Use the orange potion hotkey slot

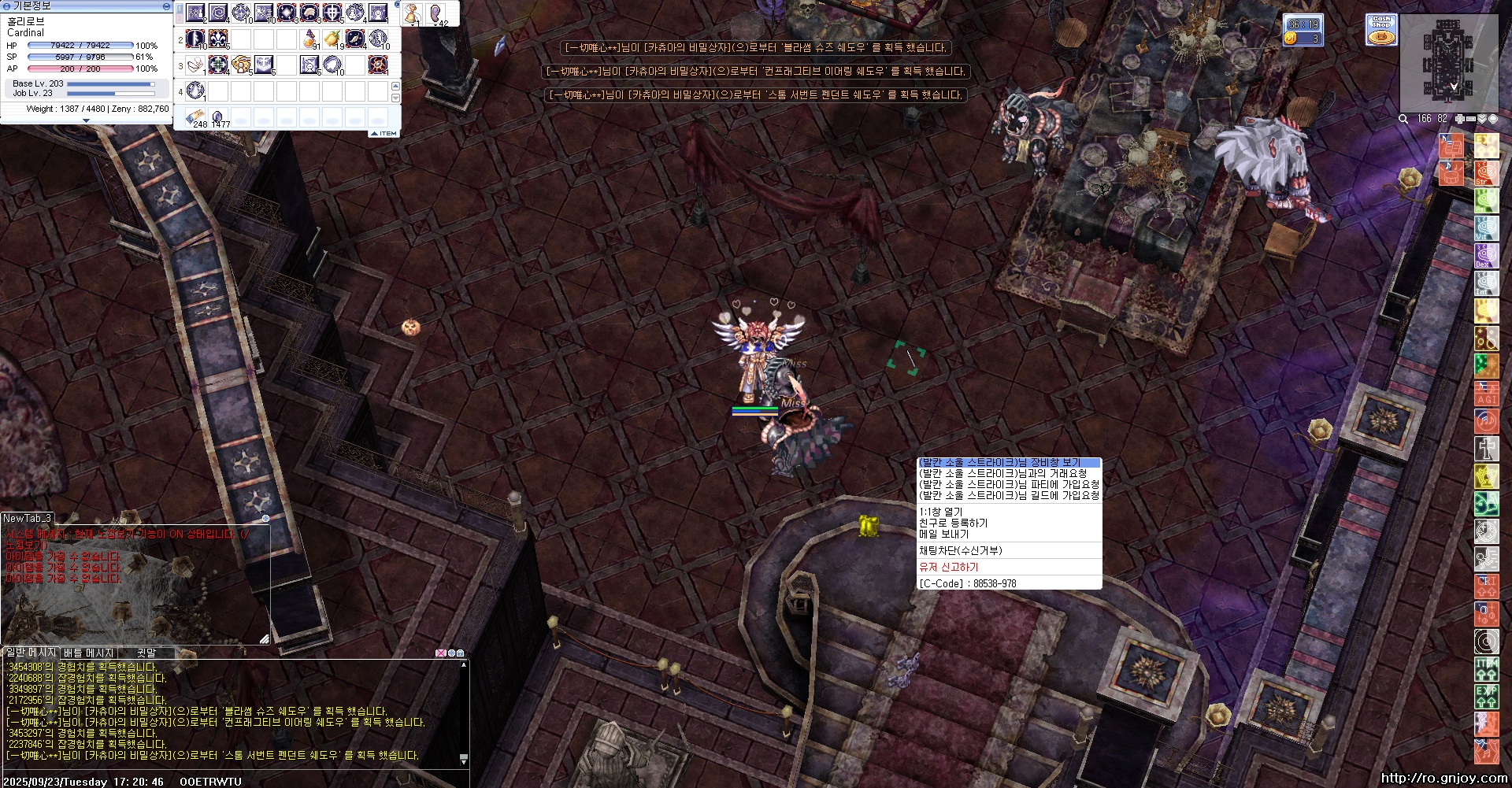[310, 38]
